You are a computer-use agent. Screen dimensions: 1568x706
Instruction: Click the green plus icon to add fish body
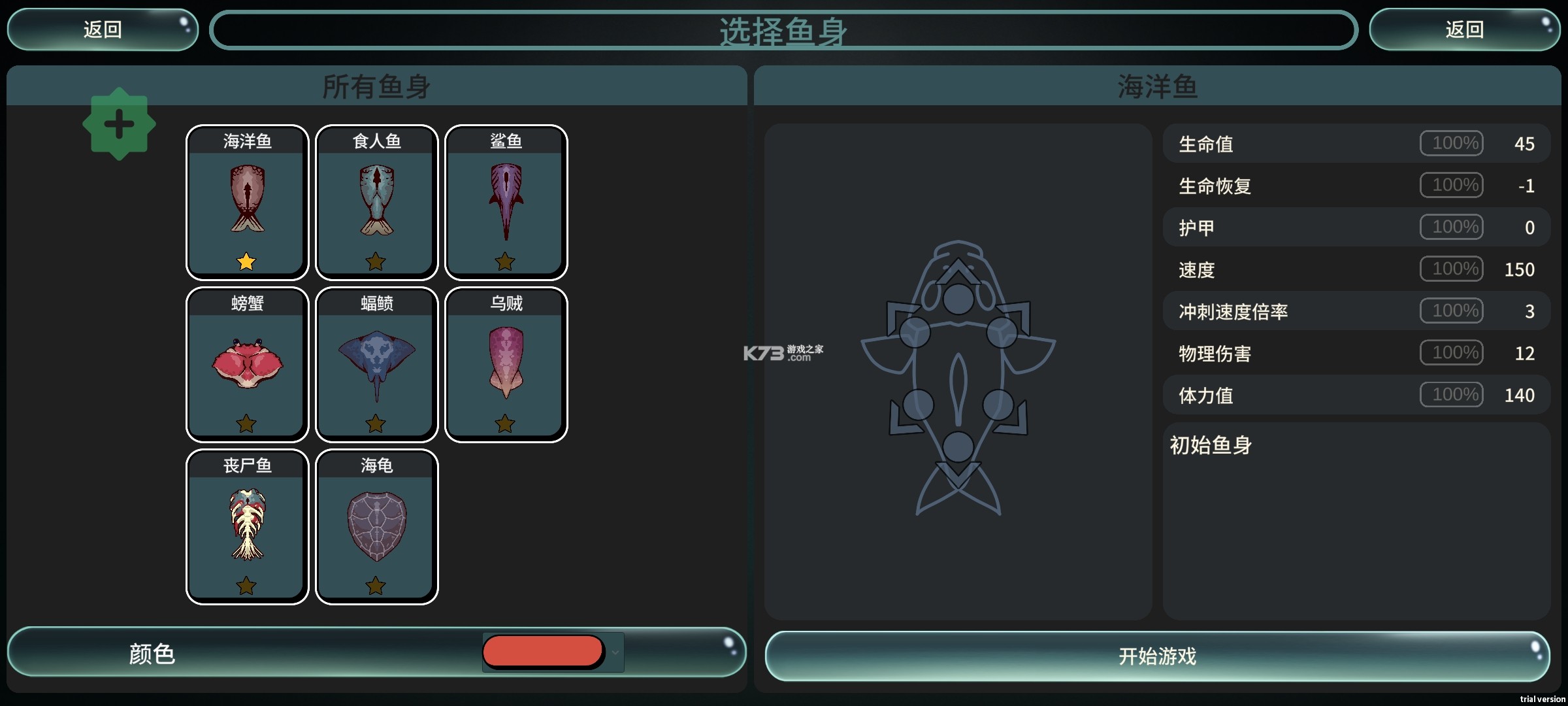(x=120, y=124)
